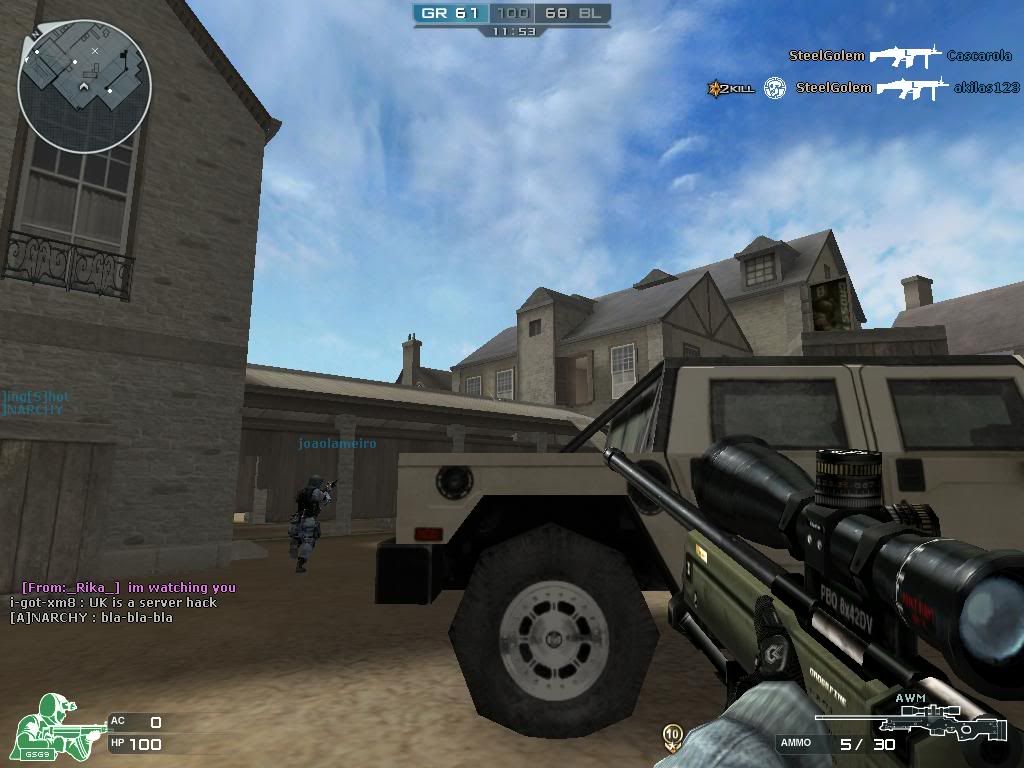The height and width of the screenshot is (768, 1024).
Task: Click the circular minimap
Action: click(x=85, y=86)
